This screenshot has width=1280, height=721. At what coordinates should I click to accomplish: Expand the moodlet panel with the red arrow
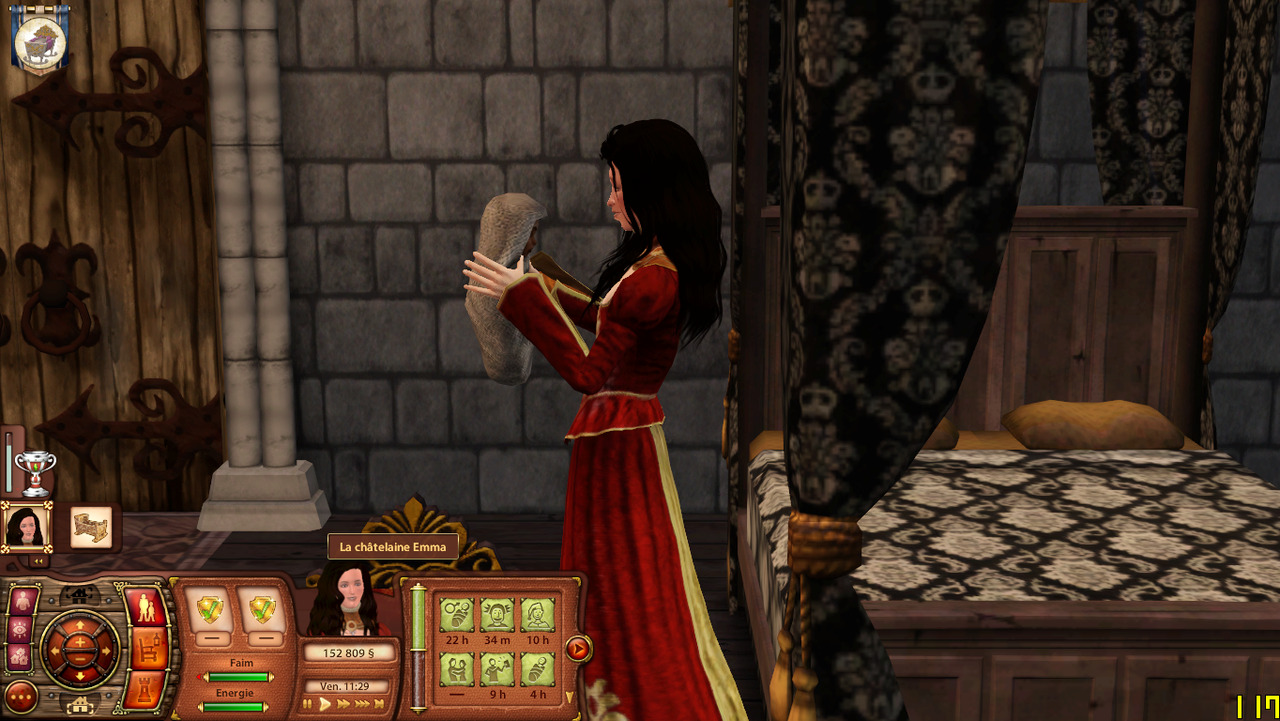point(577,649)
